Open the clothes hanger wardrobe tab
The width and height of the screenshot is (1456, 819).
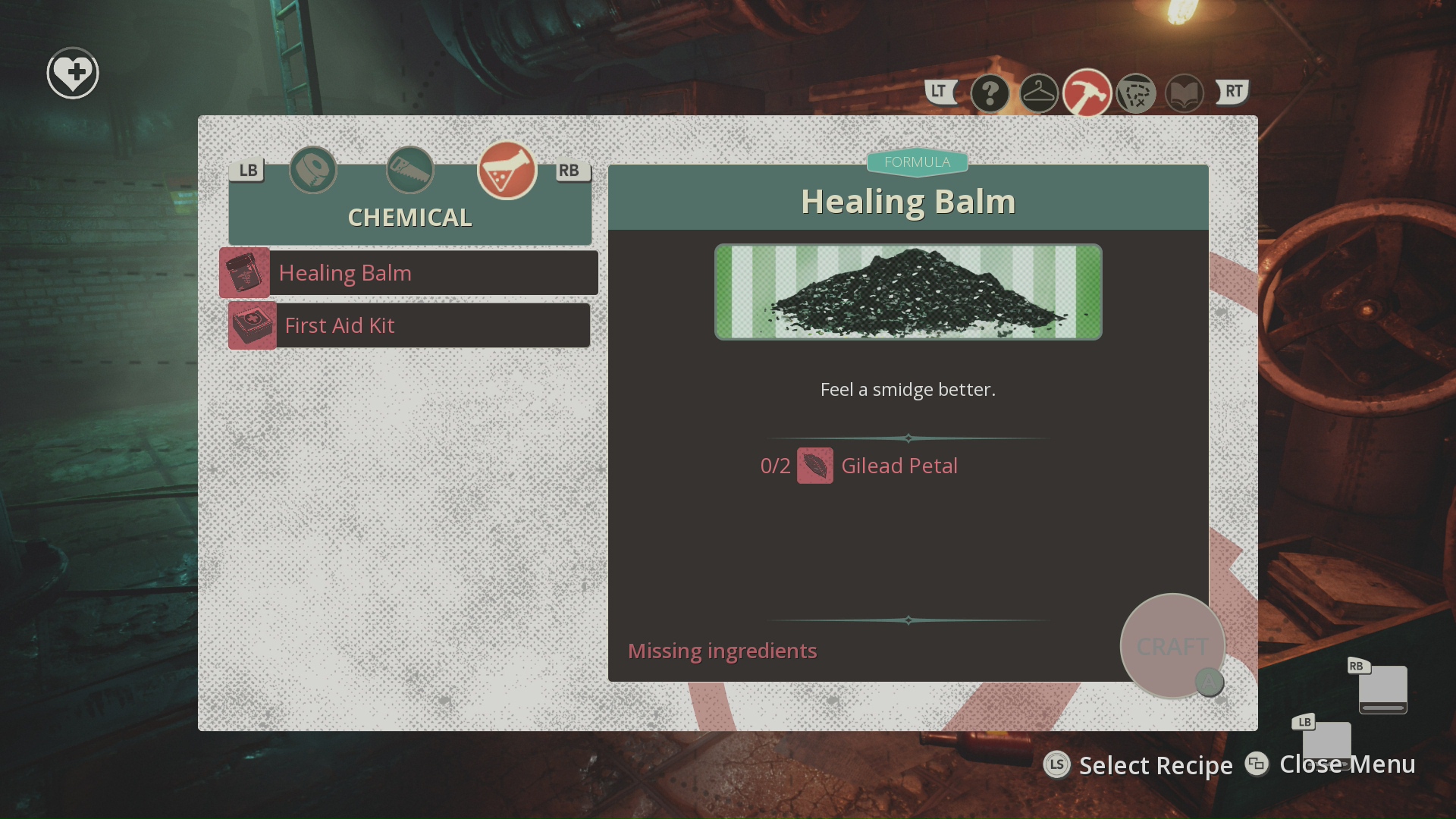(1039, 94)
